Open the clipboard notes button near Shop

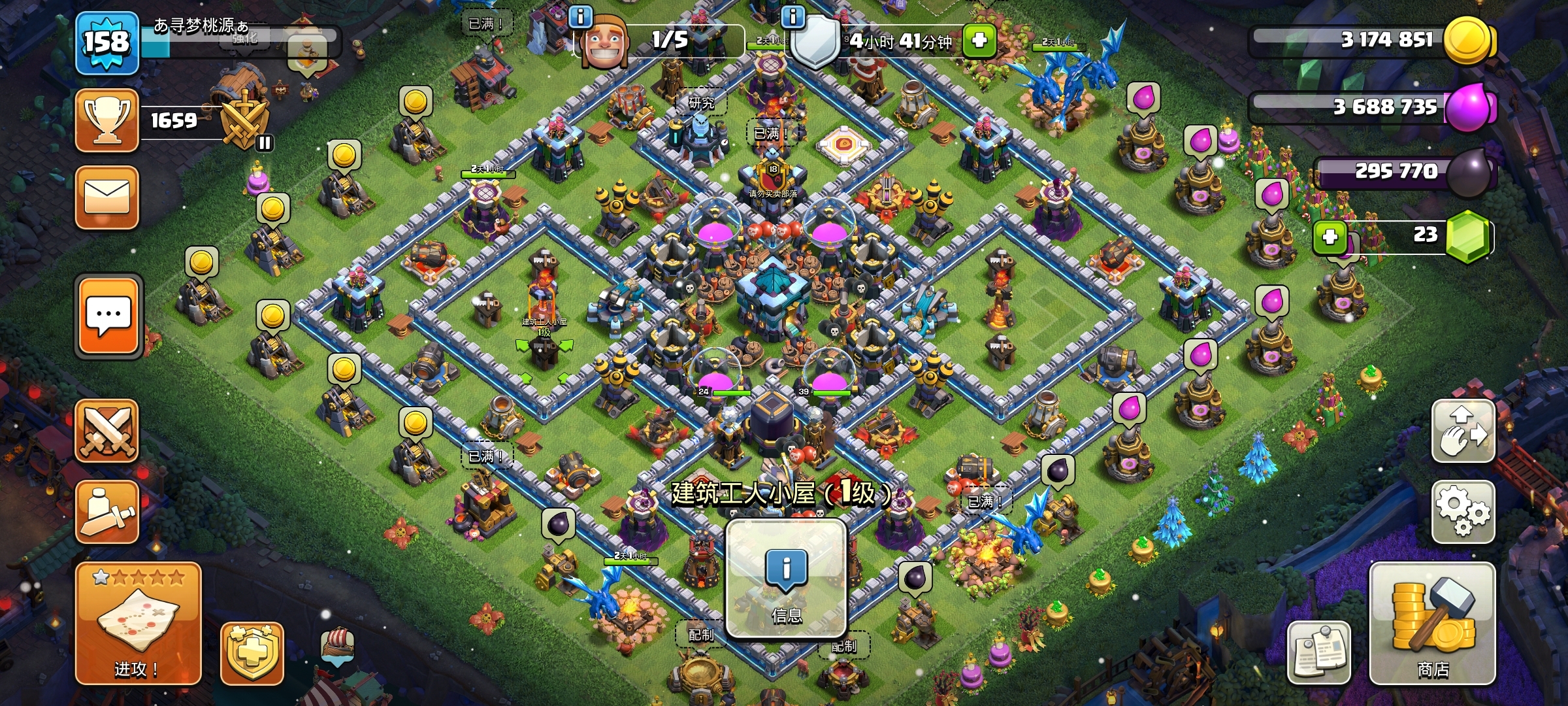tap(1318, 652)
